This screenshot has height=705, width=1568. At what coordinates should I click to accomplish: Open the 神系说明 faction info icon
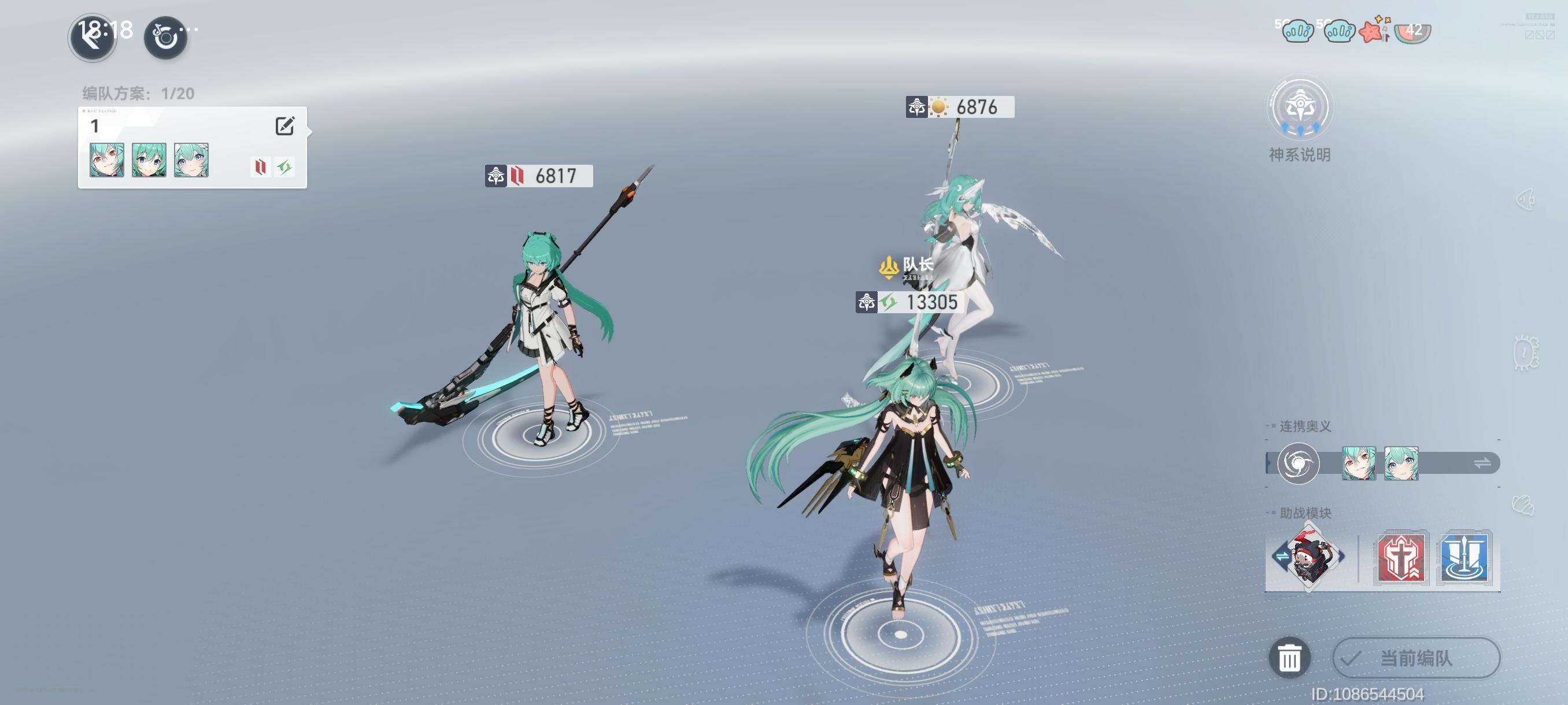point(1300,107)
